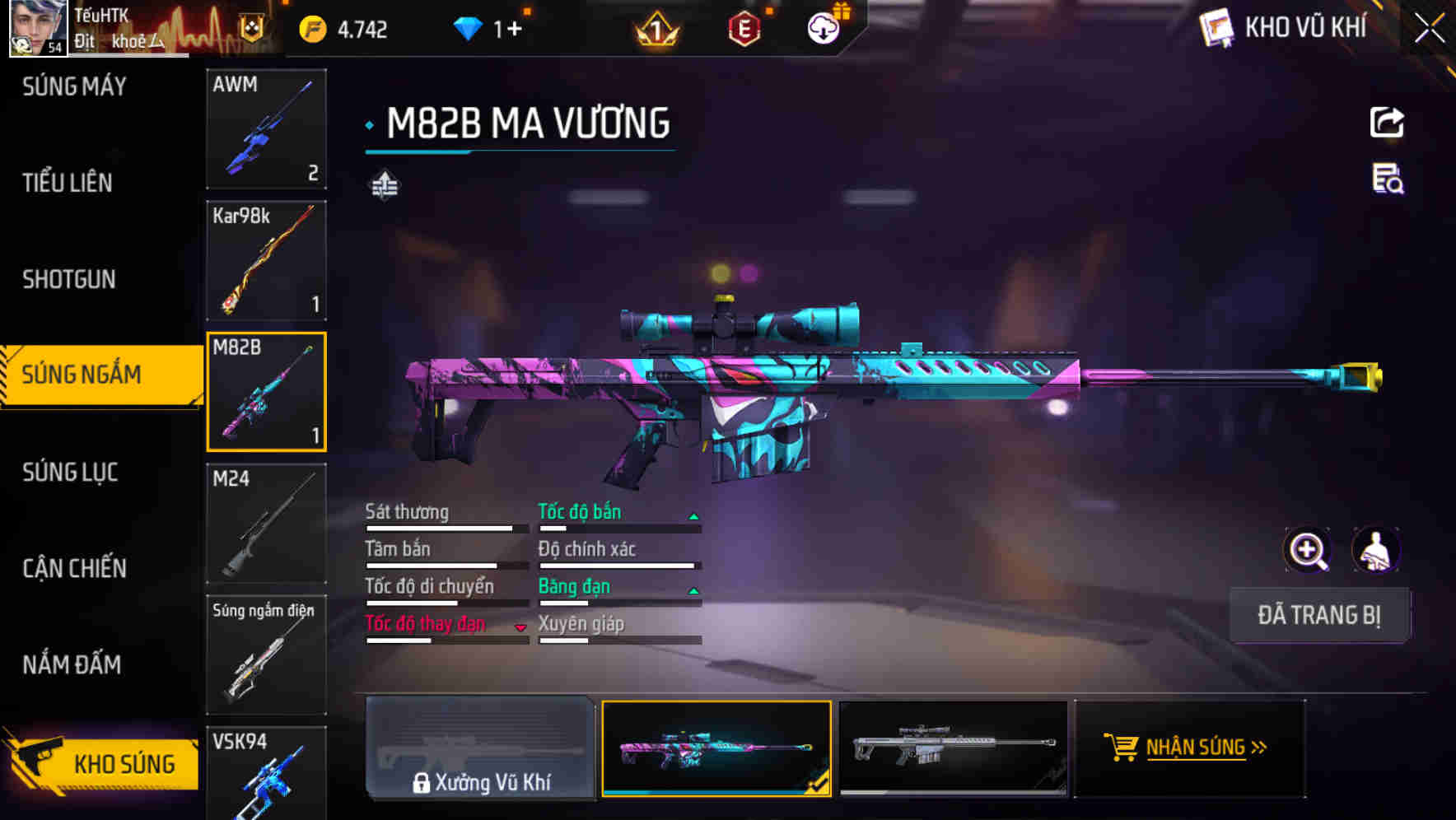Click the cloud gift download icon in top bar
1456x820 pixels.
(x=822, y=26)
